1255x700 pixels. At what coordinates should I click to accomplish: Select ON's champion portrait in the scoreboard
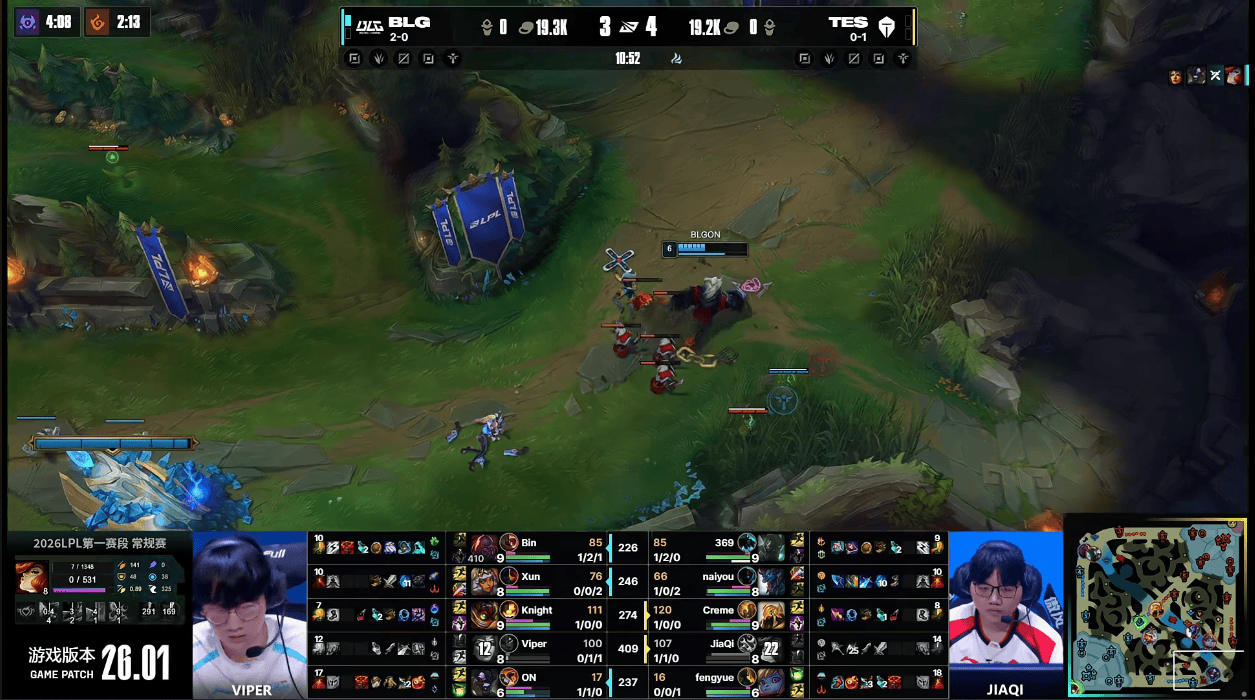485,682
